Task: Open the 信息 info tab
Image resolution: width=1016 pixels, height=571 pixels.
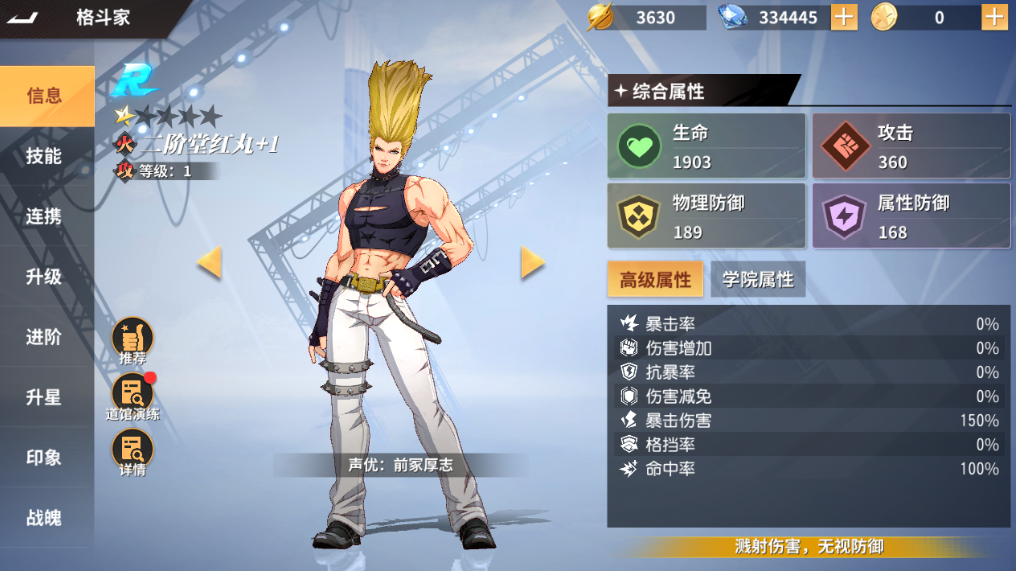Action: [46, 96]
